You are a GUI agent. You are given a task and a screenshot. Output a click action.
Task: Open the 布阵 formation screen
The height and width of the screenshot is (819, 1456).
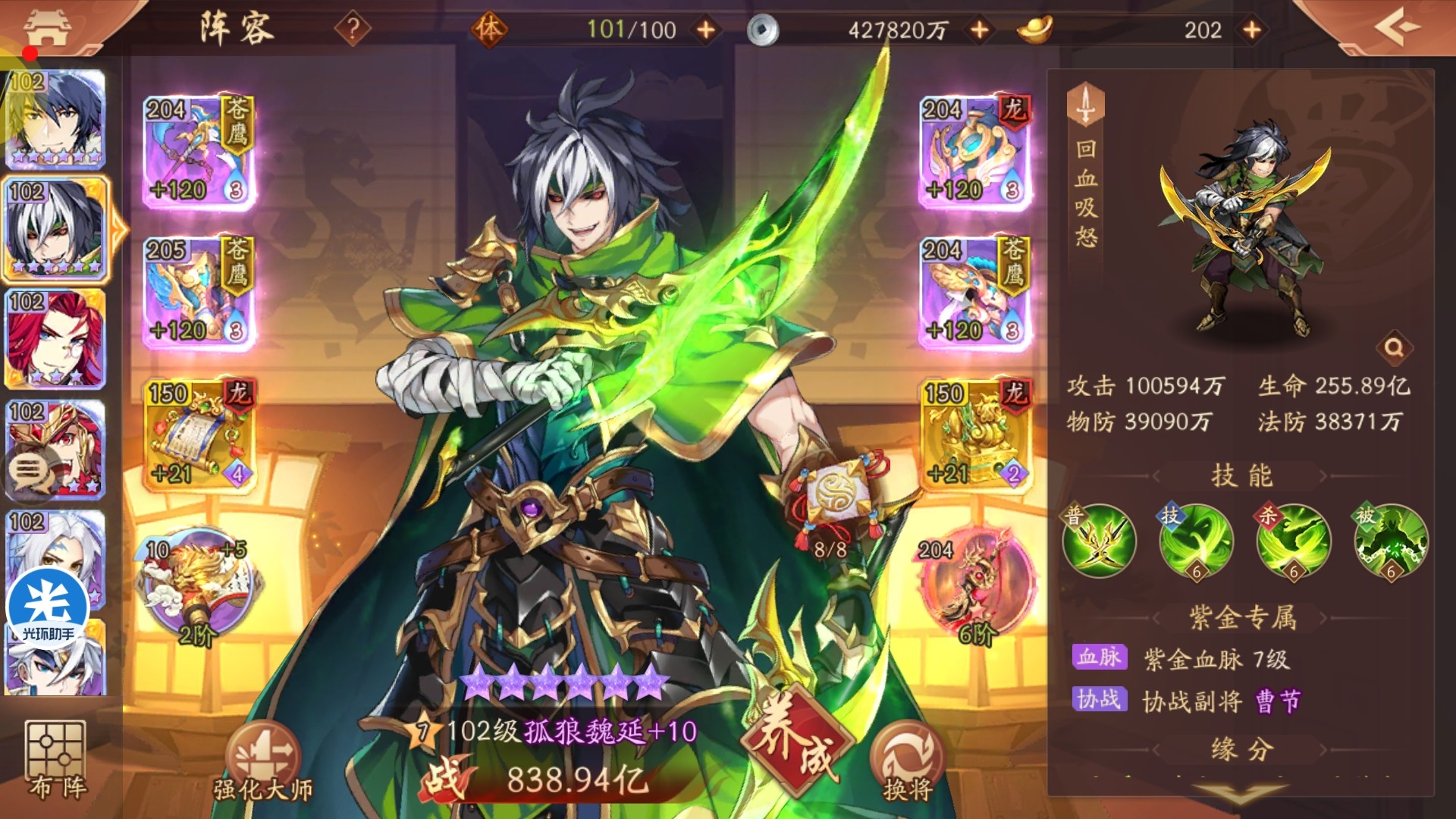point(55,758)
